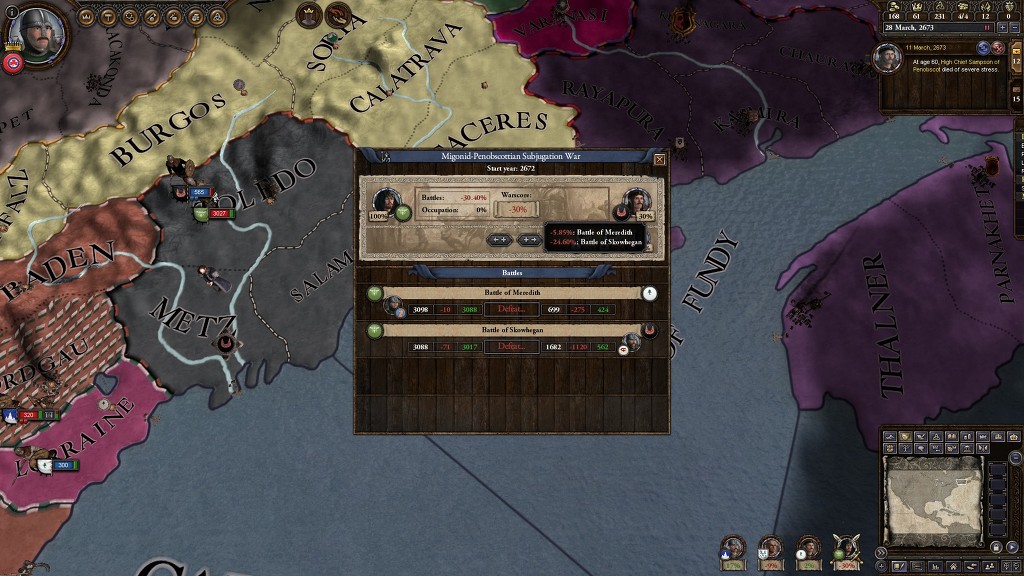Open the Battle of Skowhegan result
The height and width of the screenshot is (576, 1024).
point(511,347)
